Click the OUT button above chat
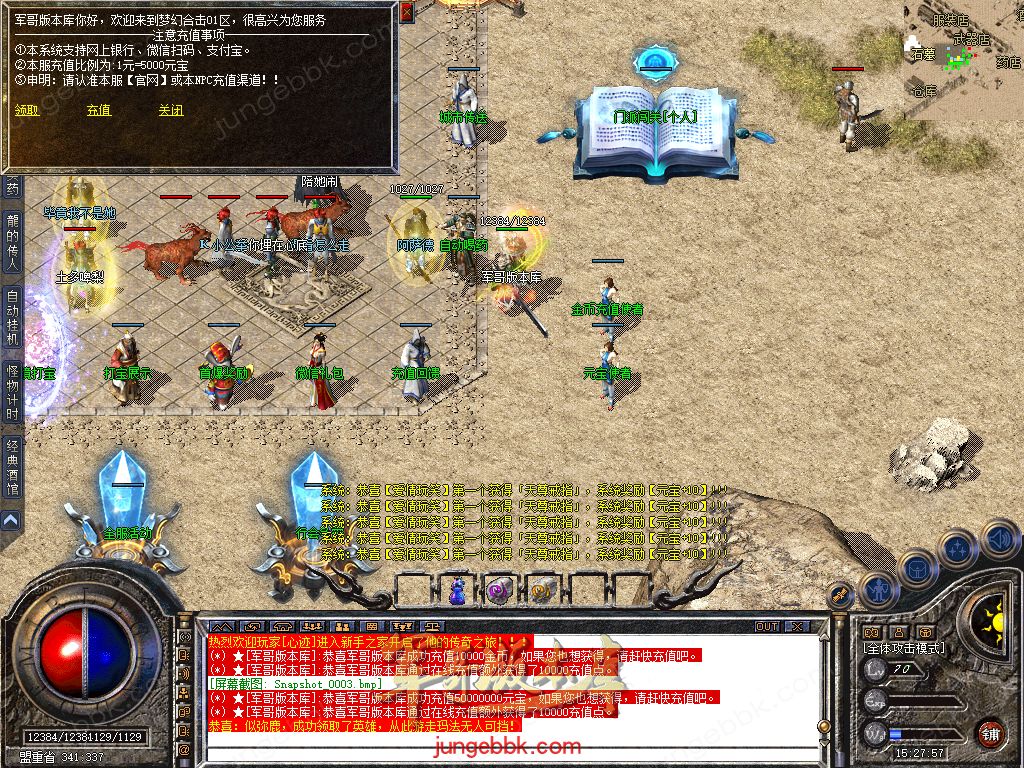Viewport: 1024px width, 768px height. click(x=767, y=627)
